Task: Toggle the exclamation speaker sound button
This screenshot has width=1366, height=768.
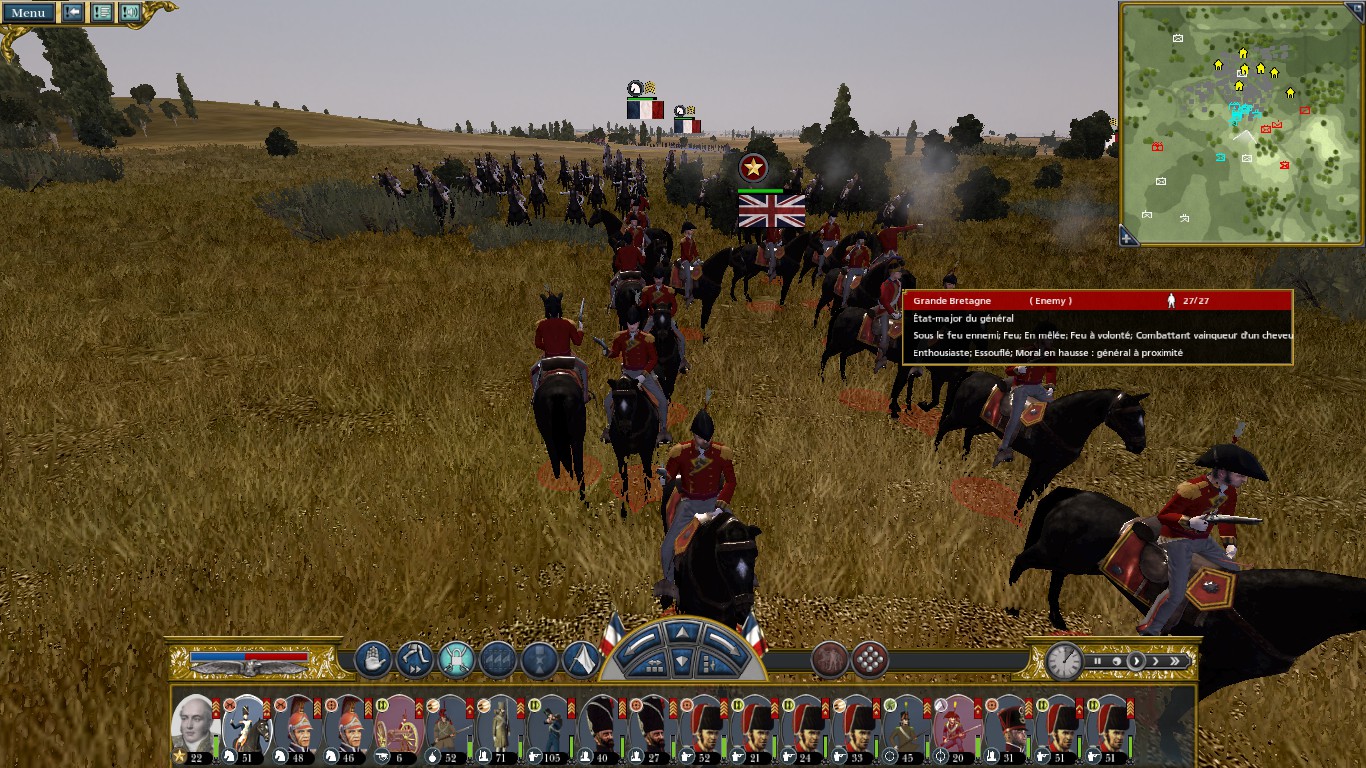Action: click(130, 12)
